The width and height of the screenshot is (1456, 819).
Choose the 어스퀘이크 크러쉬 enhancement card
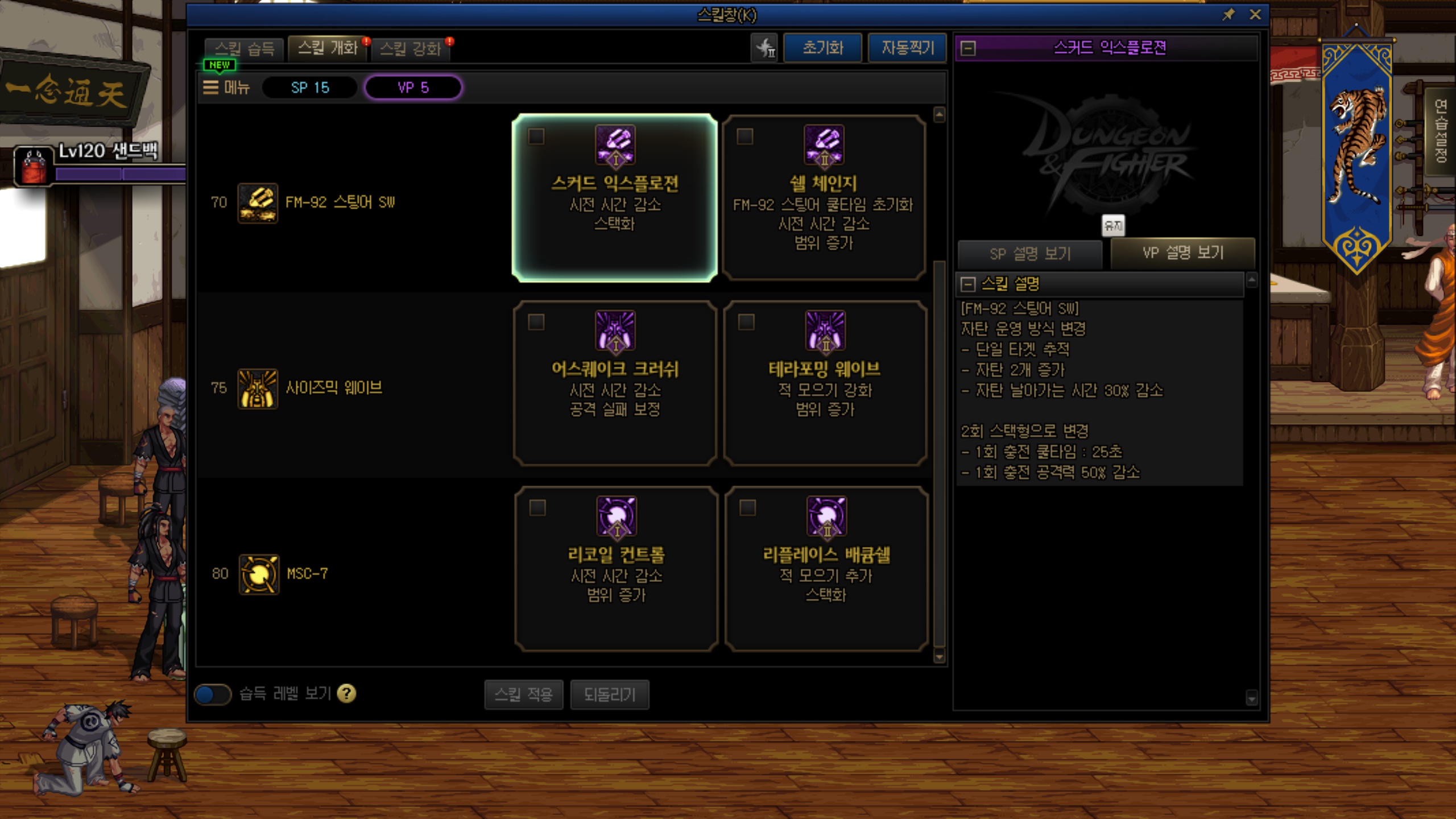click(x=615, y=383)
